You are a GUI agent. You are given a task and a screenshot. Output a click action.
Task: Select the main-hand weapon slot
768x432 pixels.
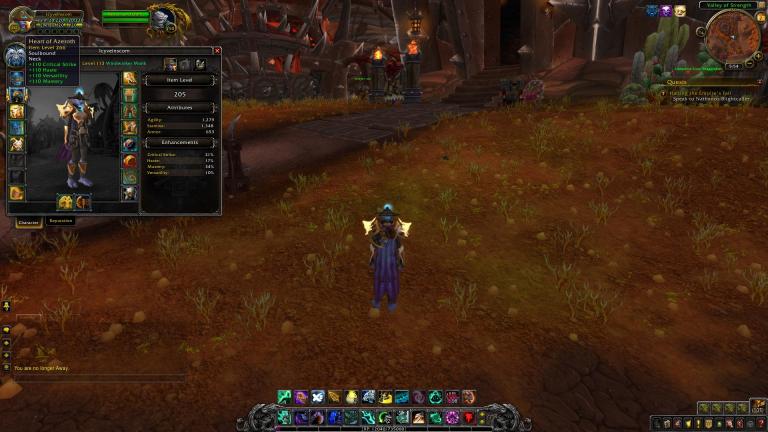(66, 202)
